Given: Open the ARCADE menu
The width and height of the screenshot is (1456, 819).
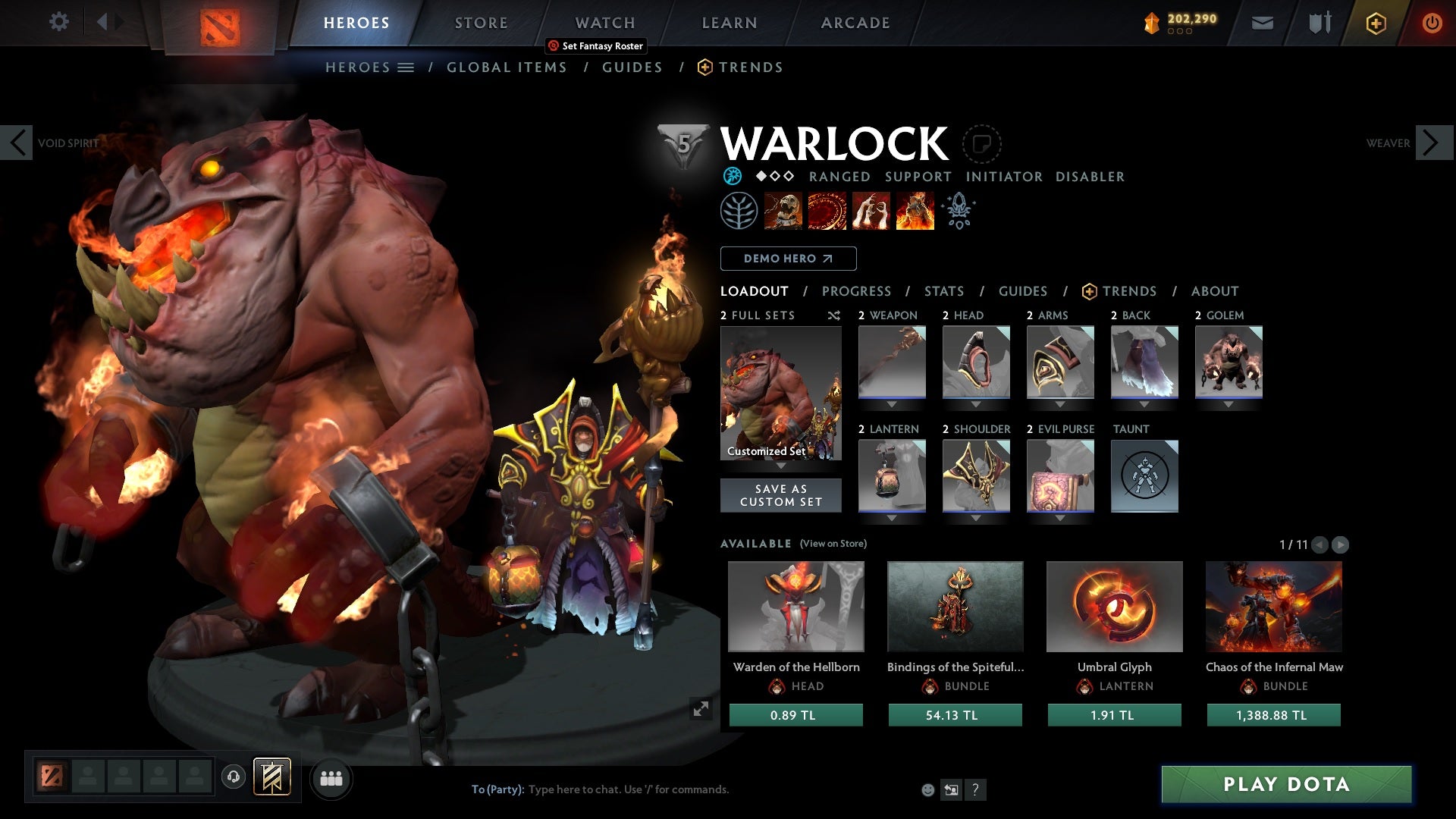Looking at the screenshot, I should (x=855, y=22).
